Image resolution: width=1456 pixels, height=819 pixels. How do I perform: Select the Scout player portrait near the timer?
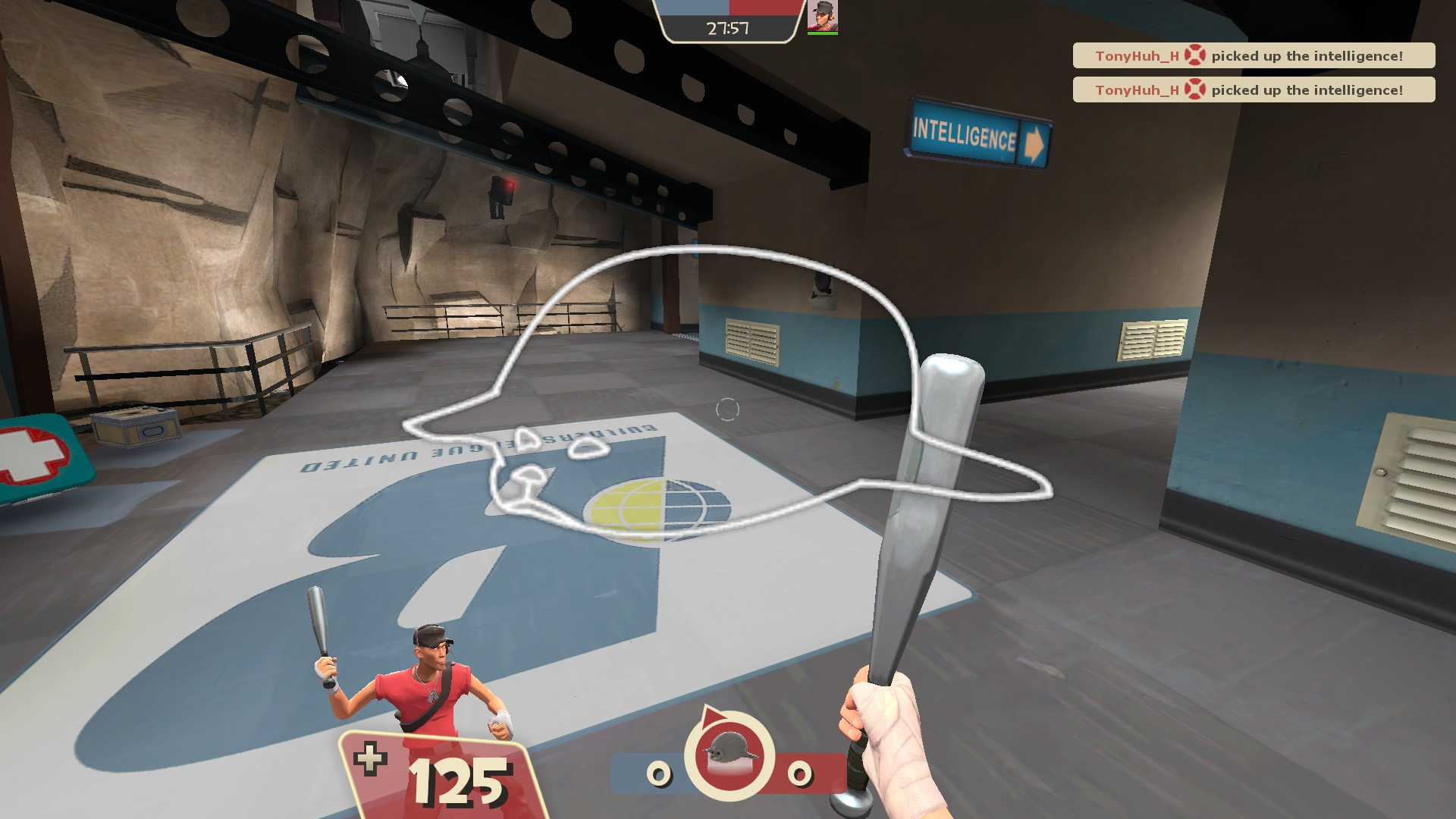coord(823,17)
